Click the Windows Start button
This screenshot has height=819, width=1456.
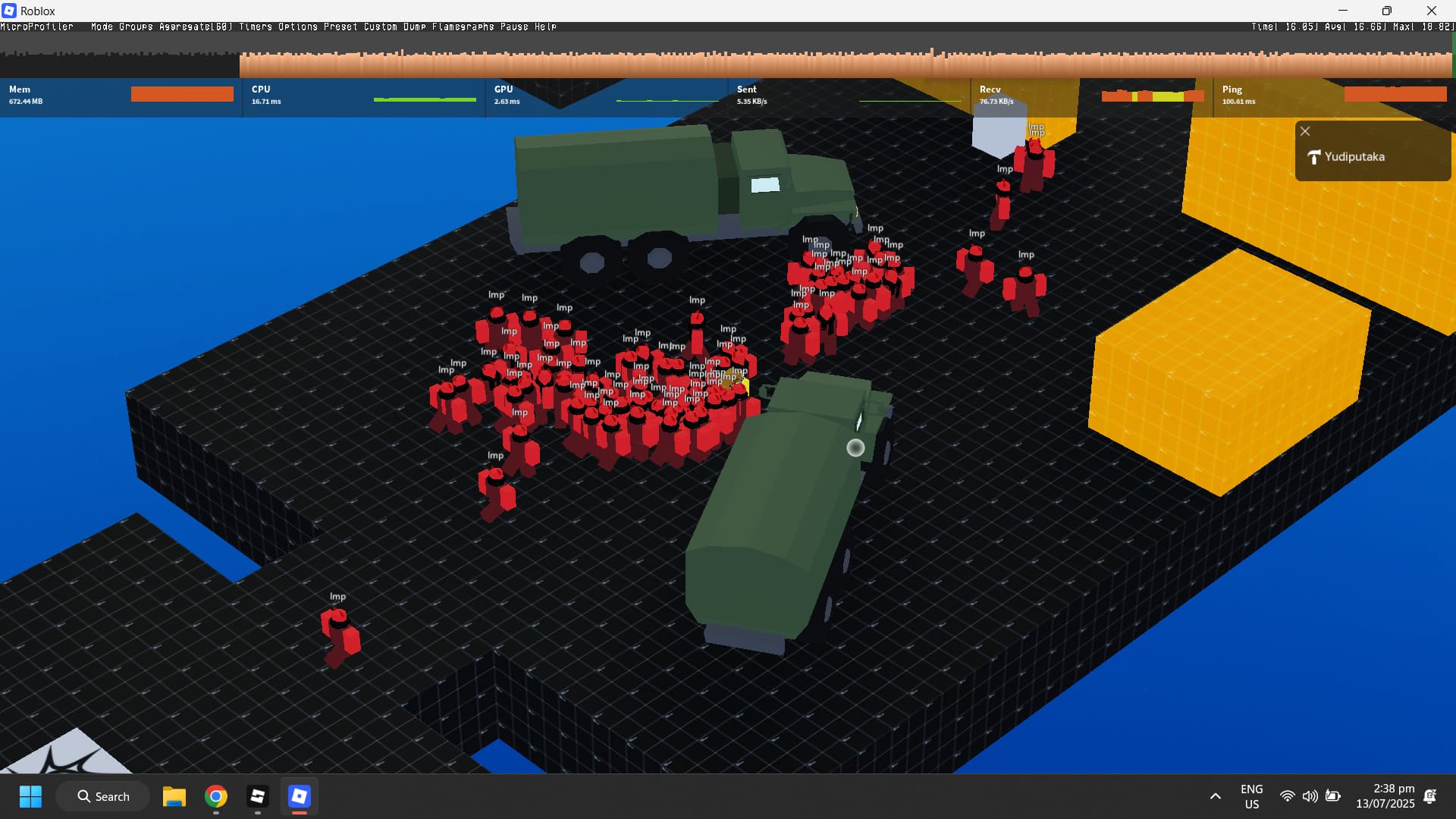point(30,797)
